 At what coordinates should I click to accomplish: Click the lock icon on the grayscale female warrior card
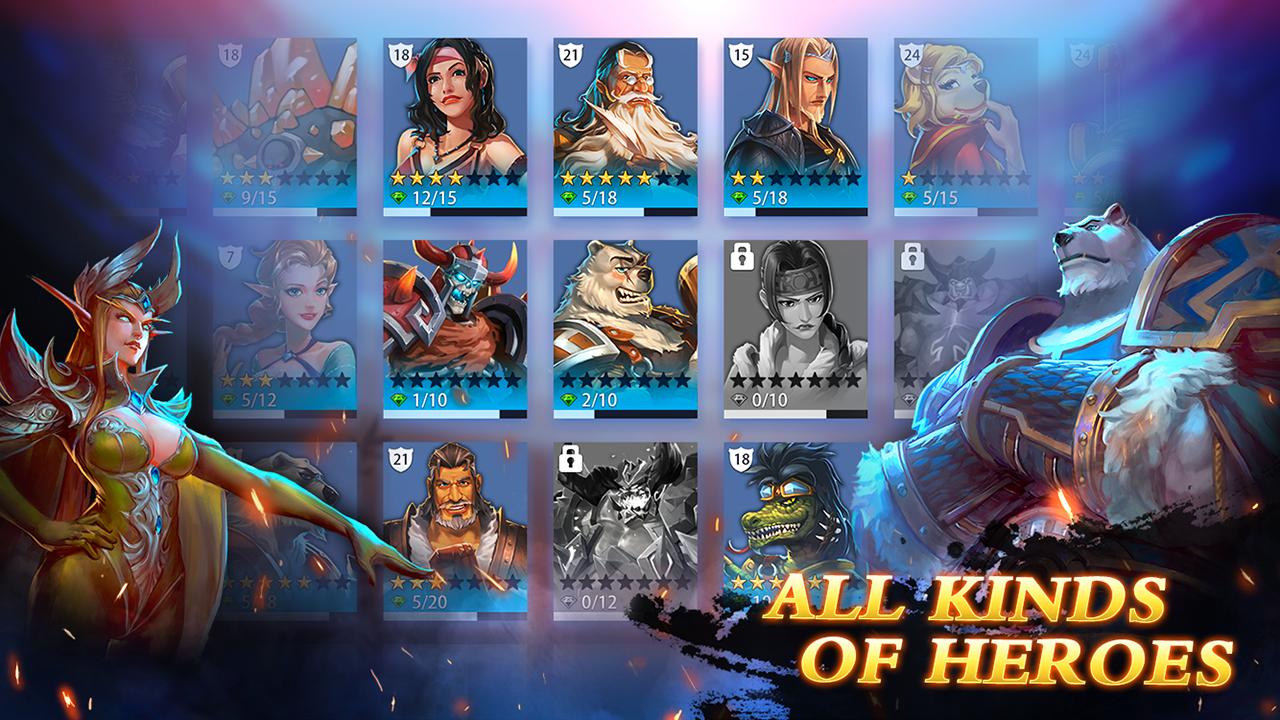(x=744, y=259)
